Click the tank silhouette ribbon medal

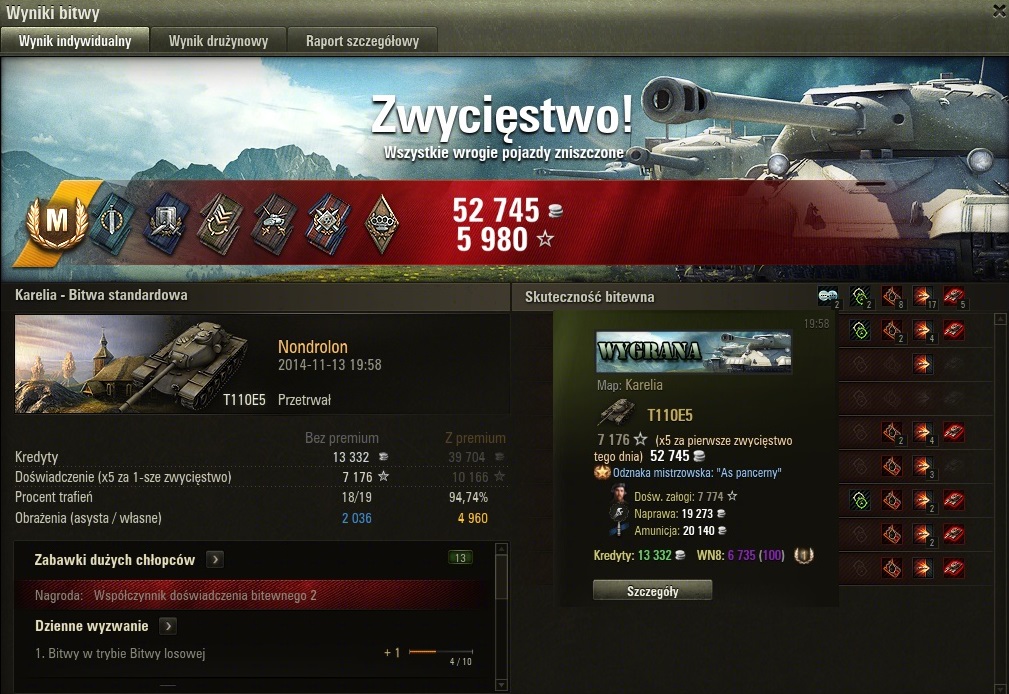point(272,222)
